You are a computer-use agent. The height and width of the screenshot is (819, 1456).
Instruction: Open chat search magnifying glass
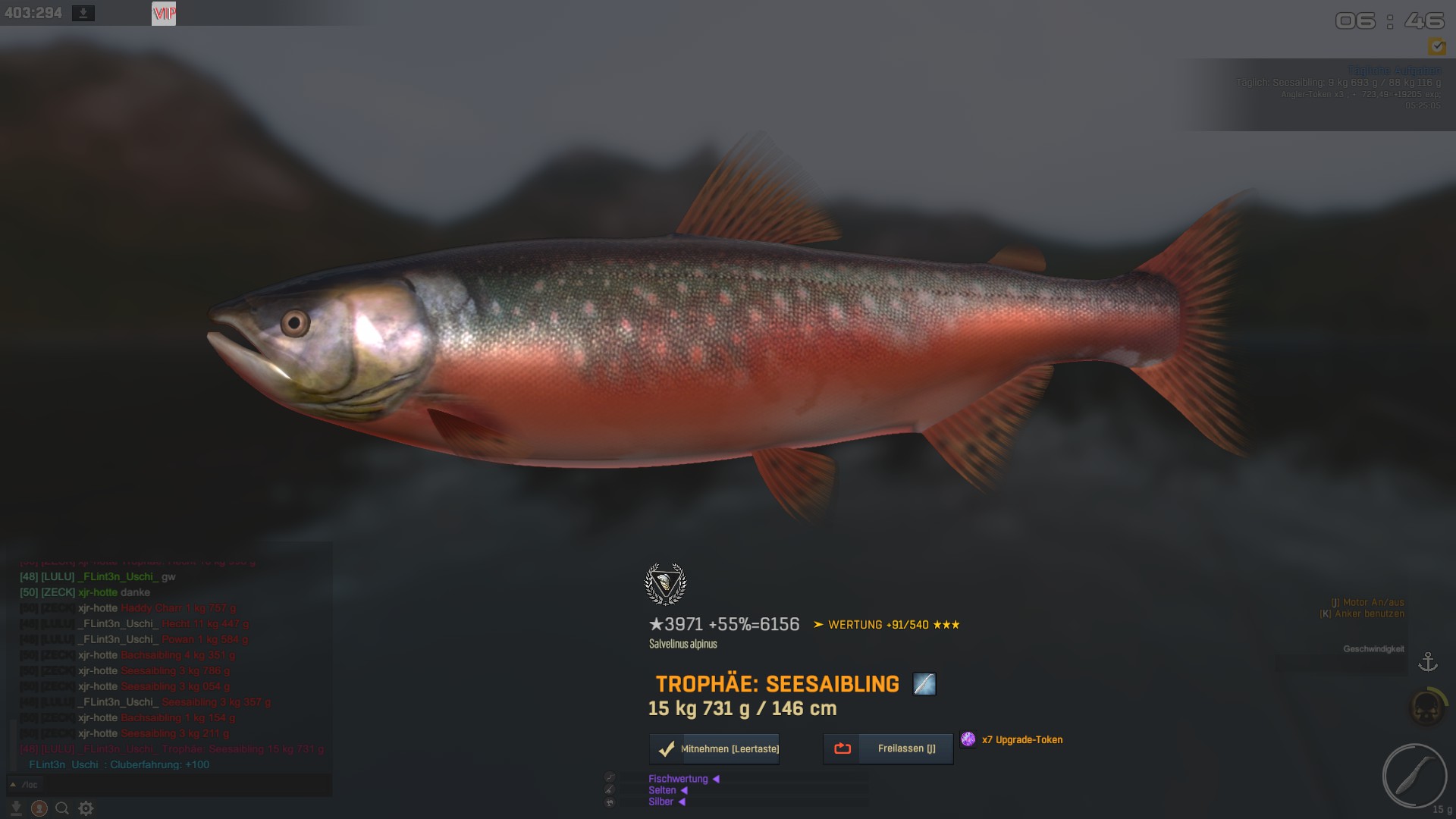(x=62, y=808)
